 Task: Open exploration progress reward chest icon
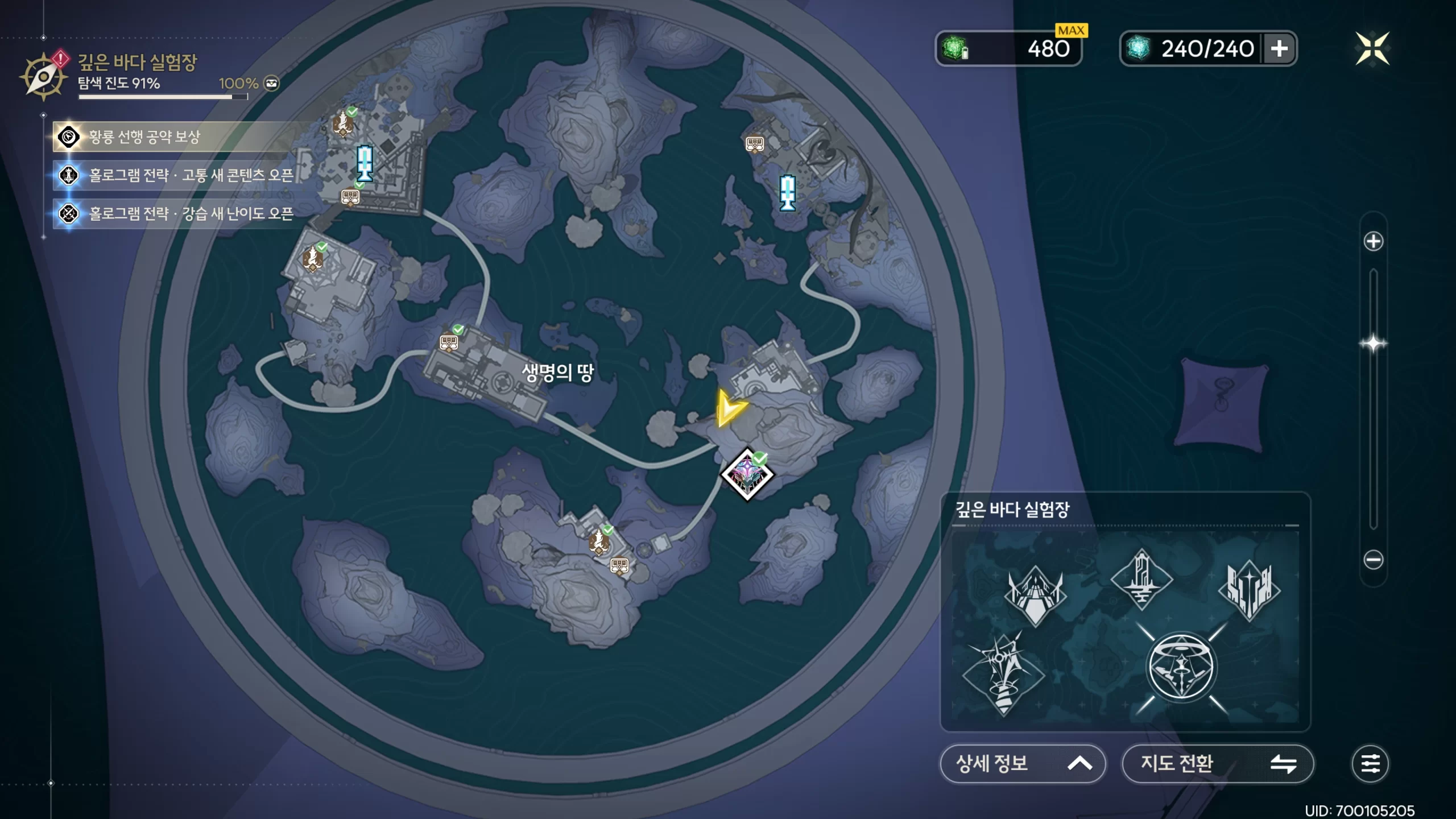tap(272, 84)
